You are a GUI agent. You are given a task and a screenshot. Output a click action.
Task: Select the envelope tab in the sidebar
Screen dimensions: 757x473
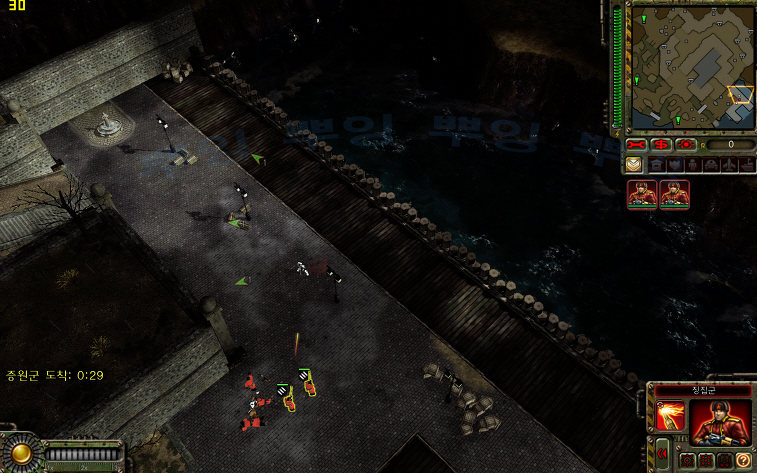point(634,165)
